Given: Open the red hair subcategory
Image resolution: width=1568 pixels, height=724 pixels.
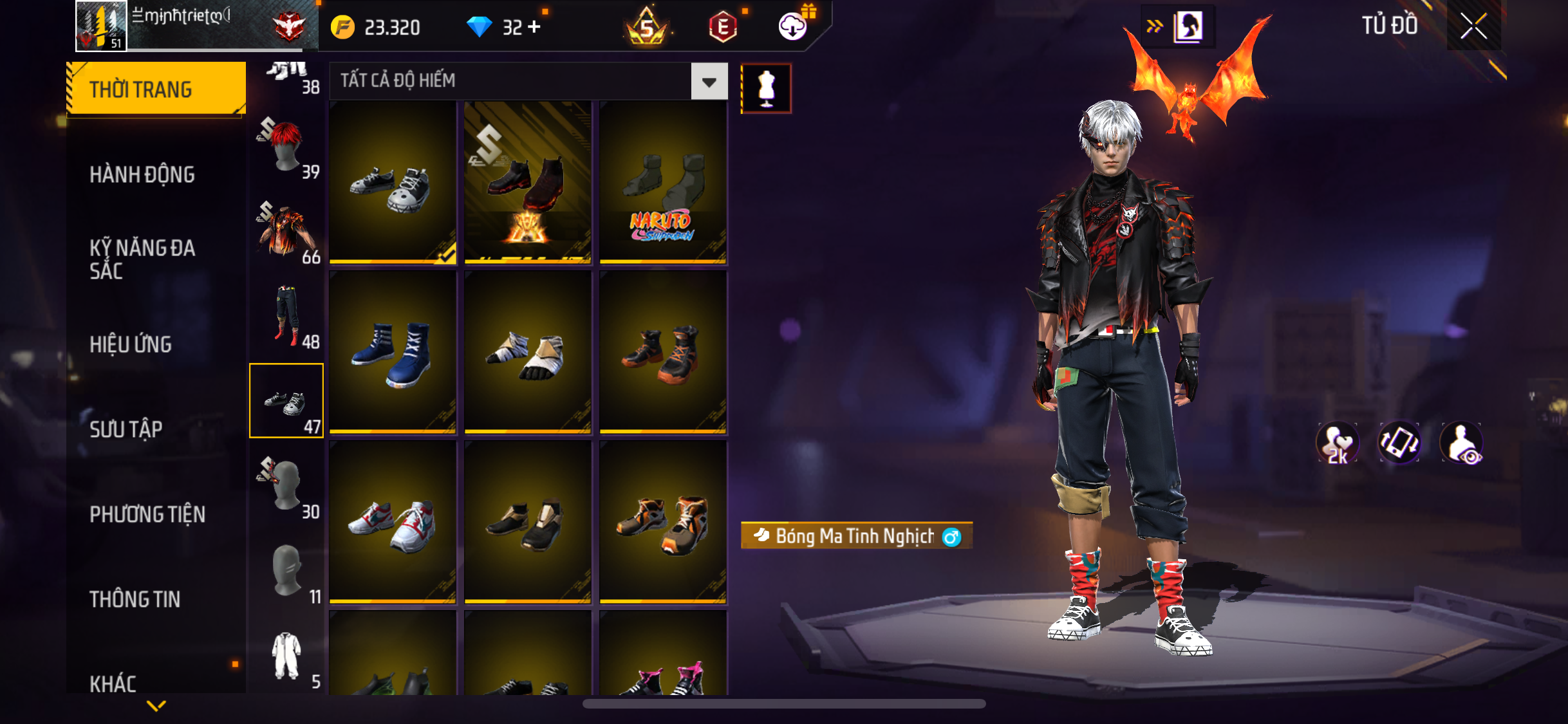Looking at the screenshot, I should coord(287,146).
